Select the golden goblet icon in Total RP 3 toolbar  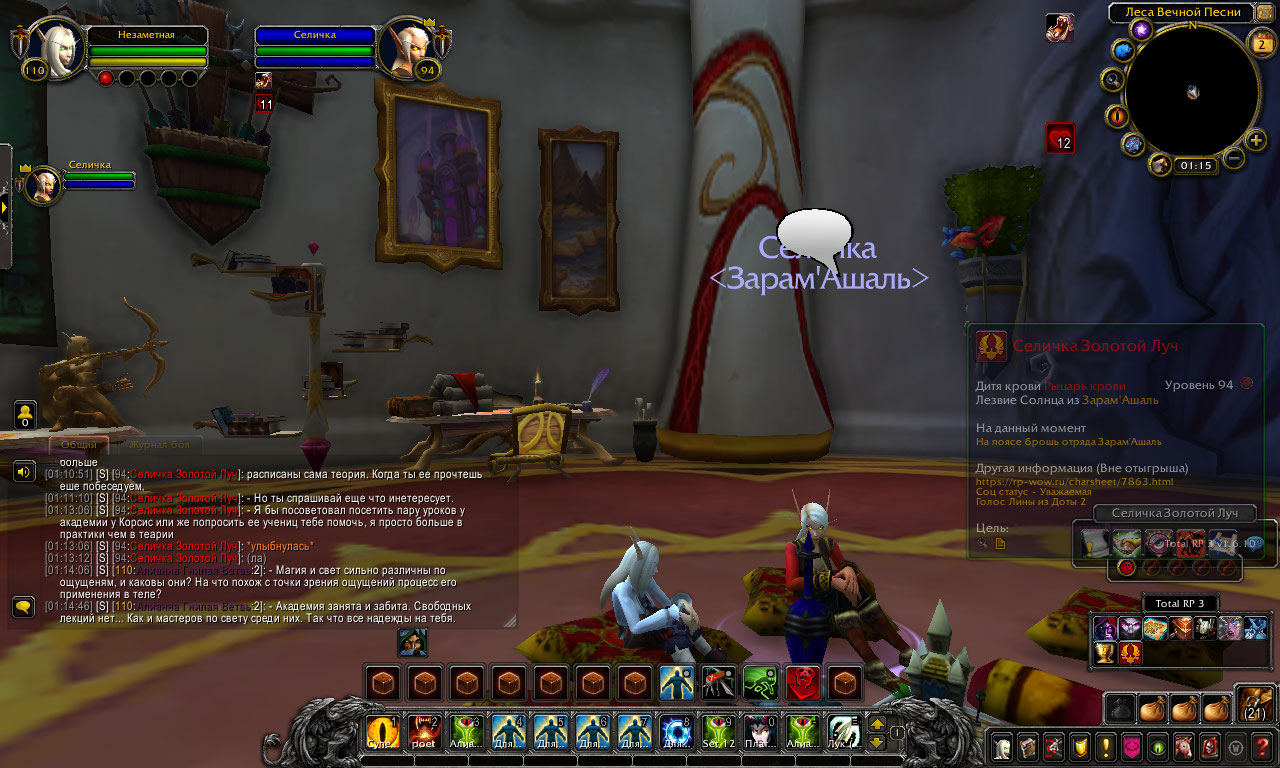[1105, 653]
